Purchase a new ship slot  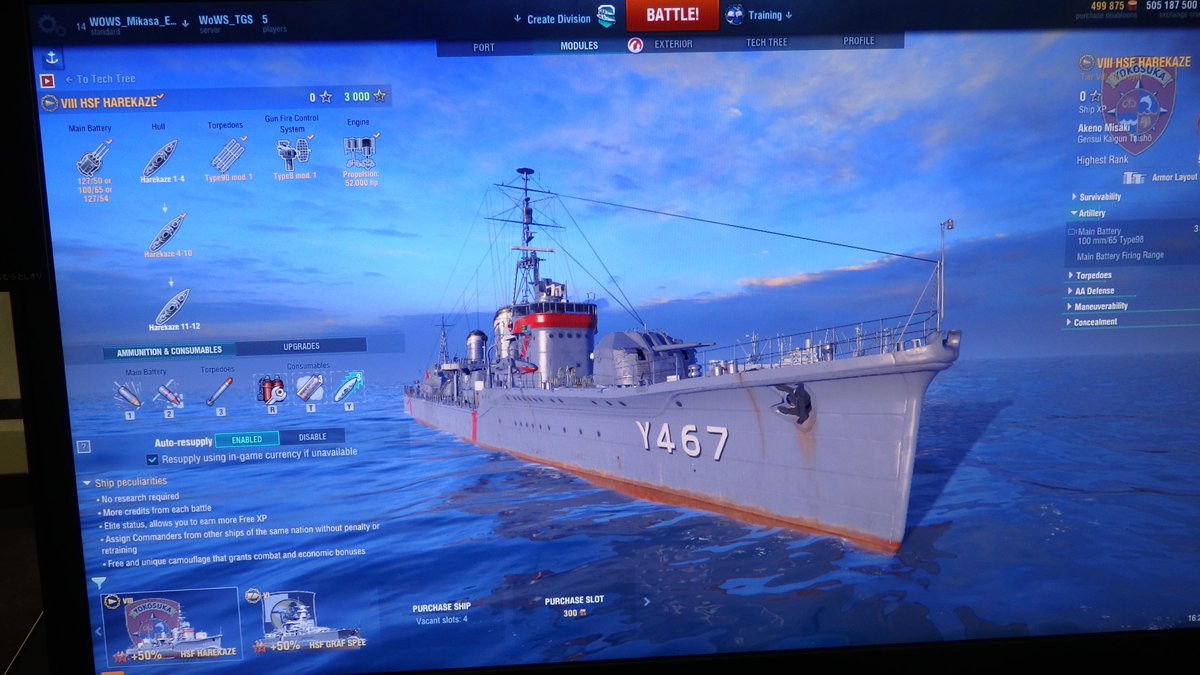point(574,606)
